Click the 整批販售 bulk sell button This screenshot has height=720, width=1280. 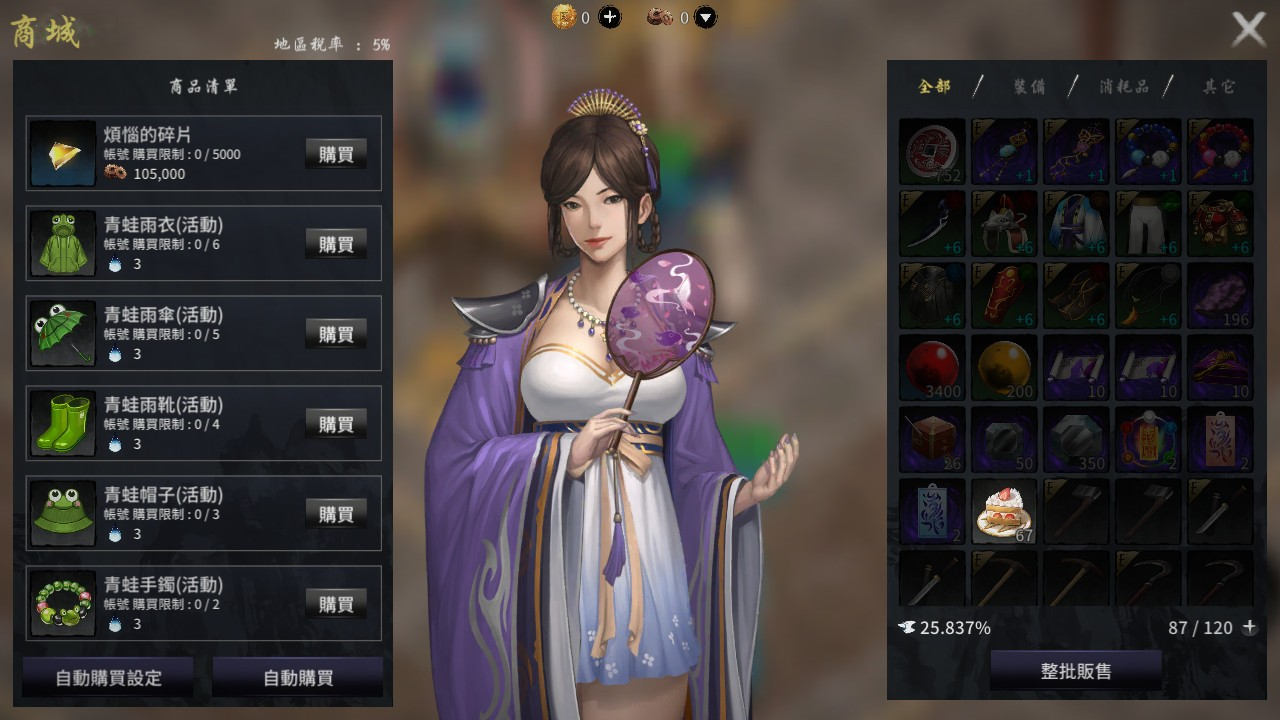click(x=1076, y=671)
